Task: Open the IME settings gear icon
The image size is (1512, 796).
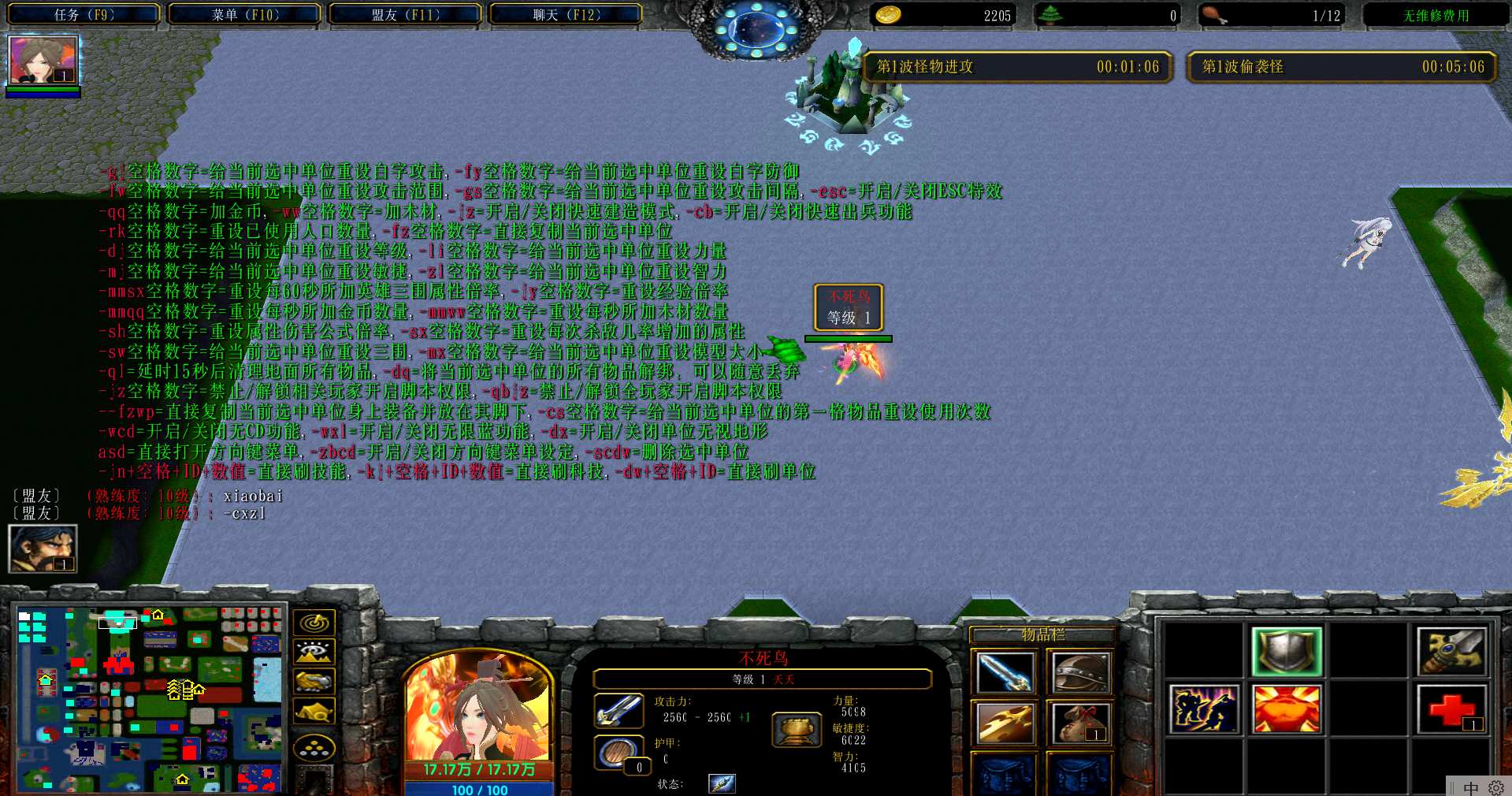Action: pyautogui.click(x=1495, y=787)
